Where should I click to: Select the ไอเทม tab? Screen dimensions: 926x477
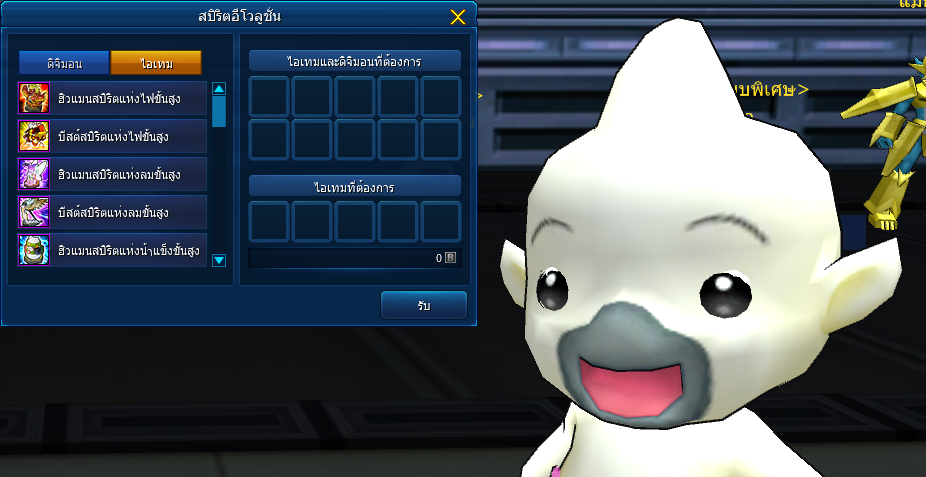[x=156, y=63]
